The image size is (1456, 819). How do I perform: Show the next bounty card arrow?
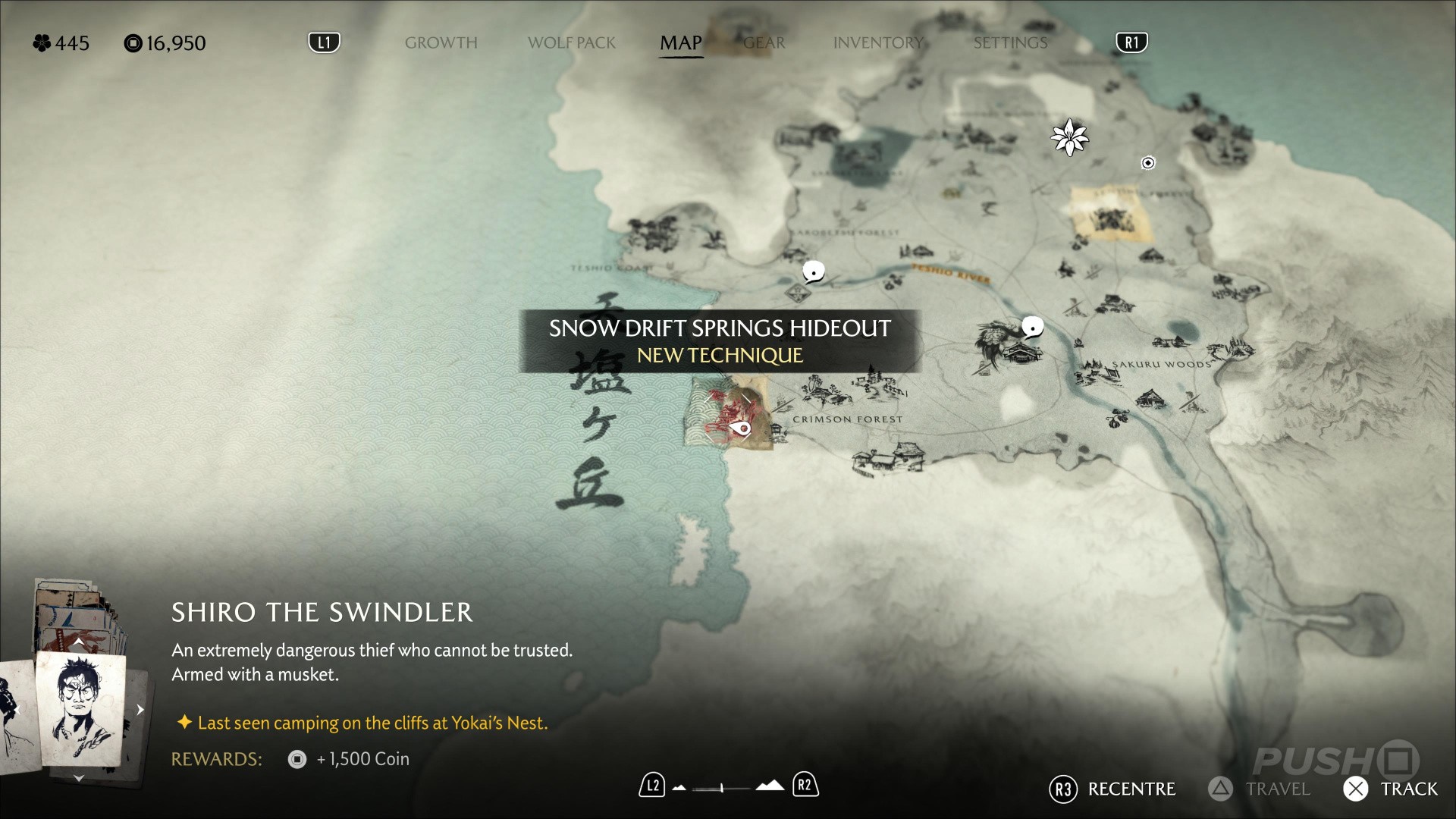pyautogui.click(x=140, y=710)
